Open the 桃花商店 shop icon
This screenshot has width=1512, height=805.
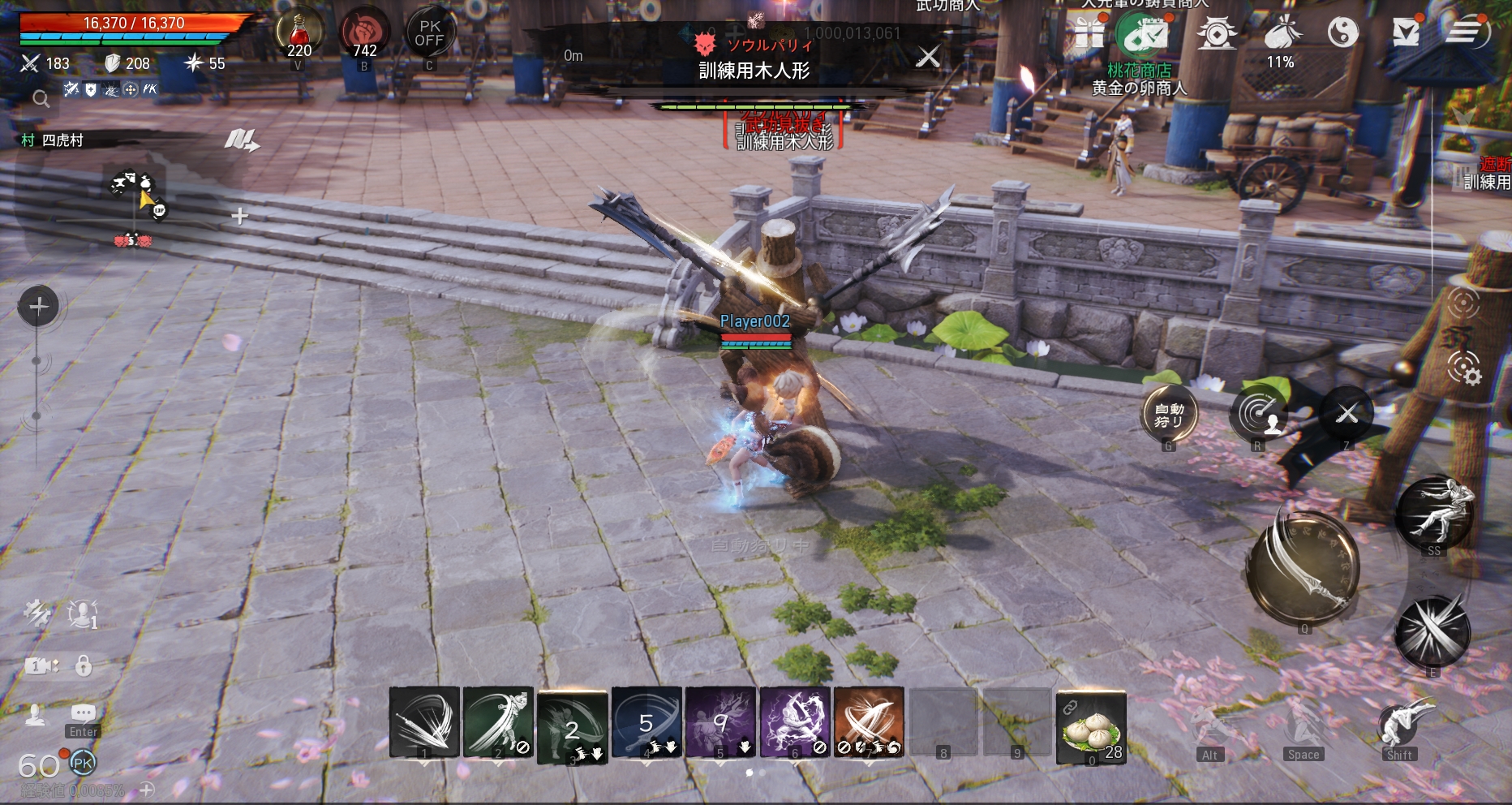tap(1142, 36)
